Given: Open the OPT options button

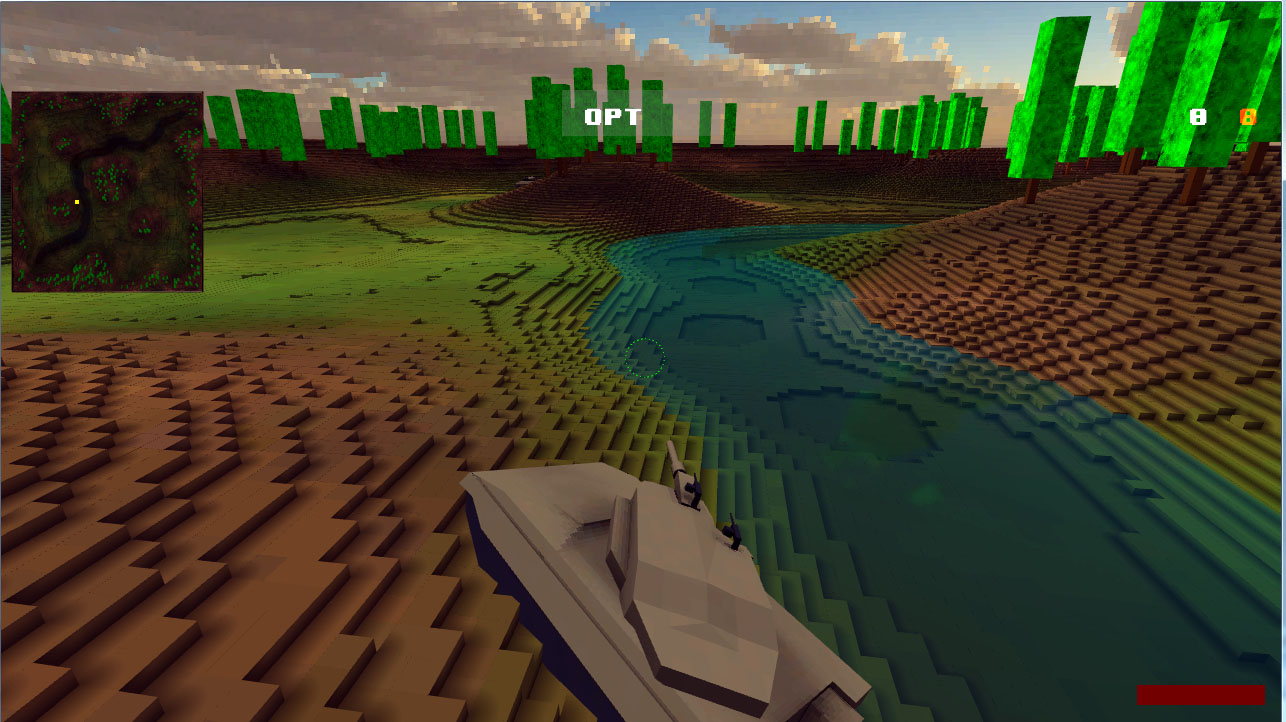Looking at the screenshot, I should (612, 117).
